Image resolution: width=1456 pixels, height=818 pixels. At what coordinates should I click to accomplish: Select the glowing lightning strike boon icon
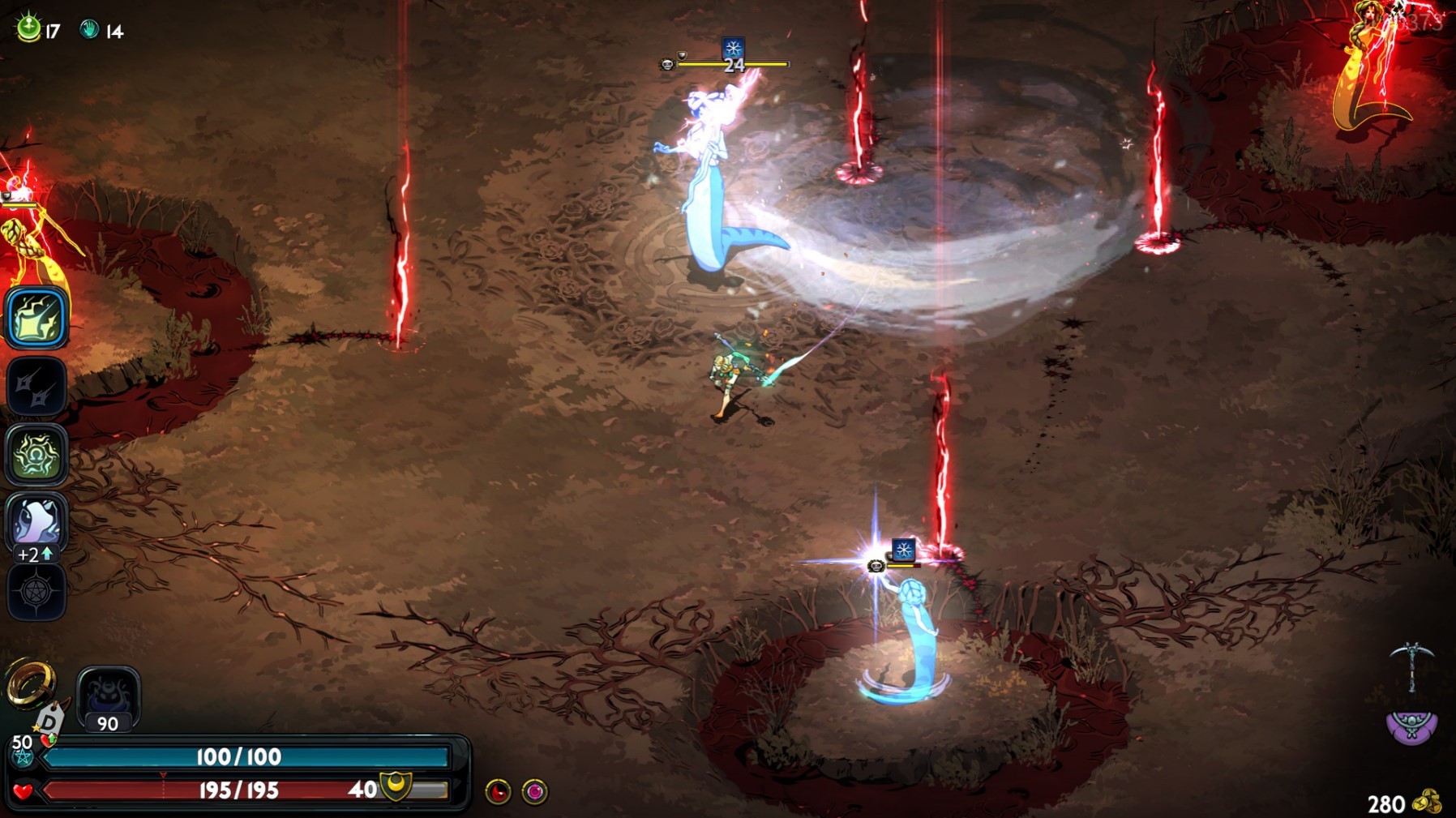pos(36,317)
